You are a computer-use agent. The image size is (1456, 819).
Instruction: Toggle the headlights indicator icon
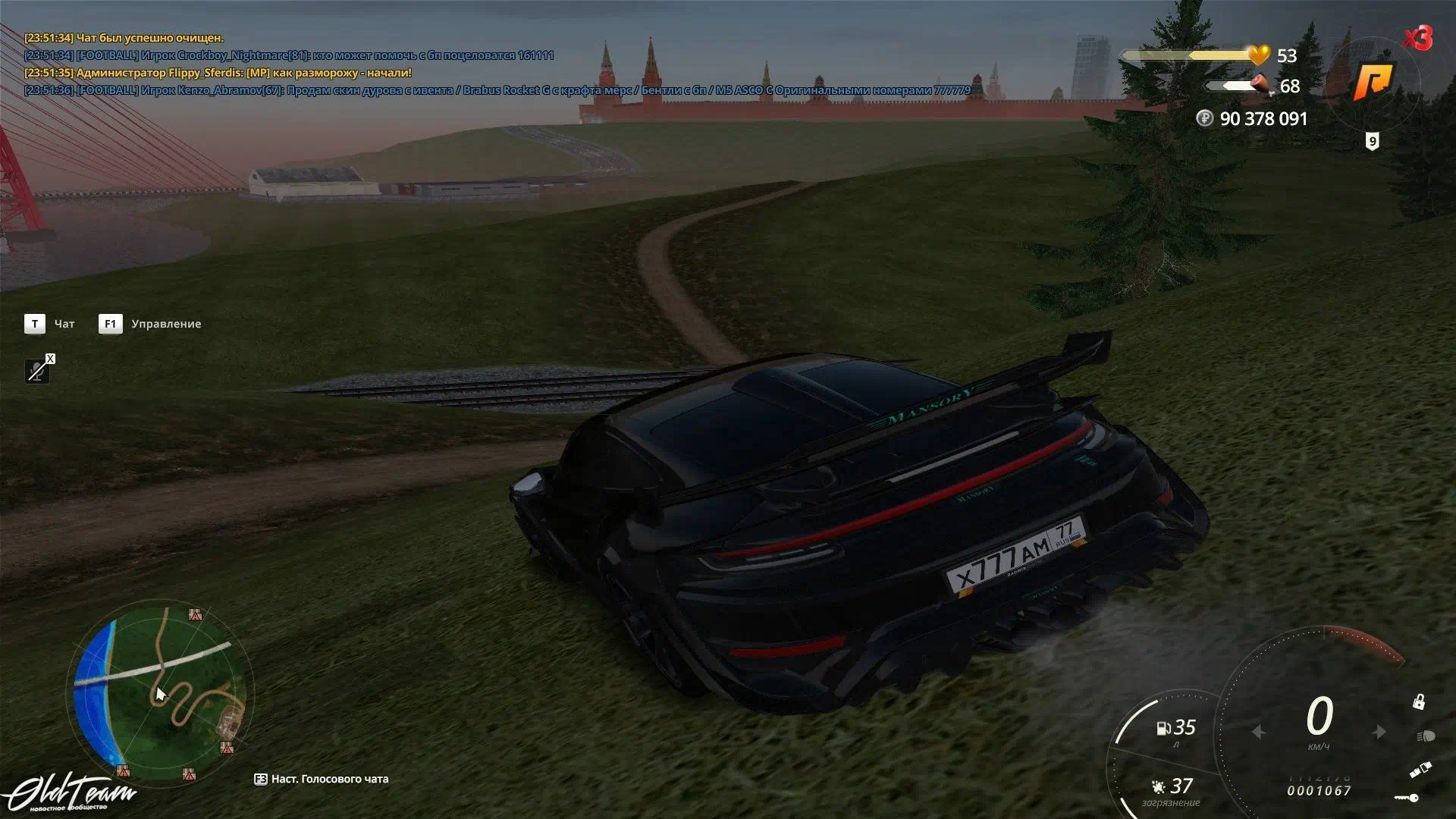(1425, 736)
